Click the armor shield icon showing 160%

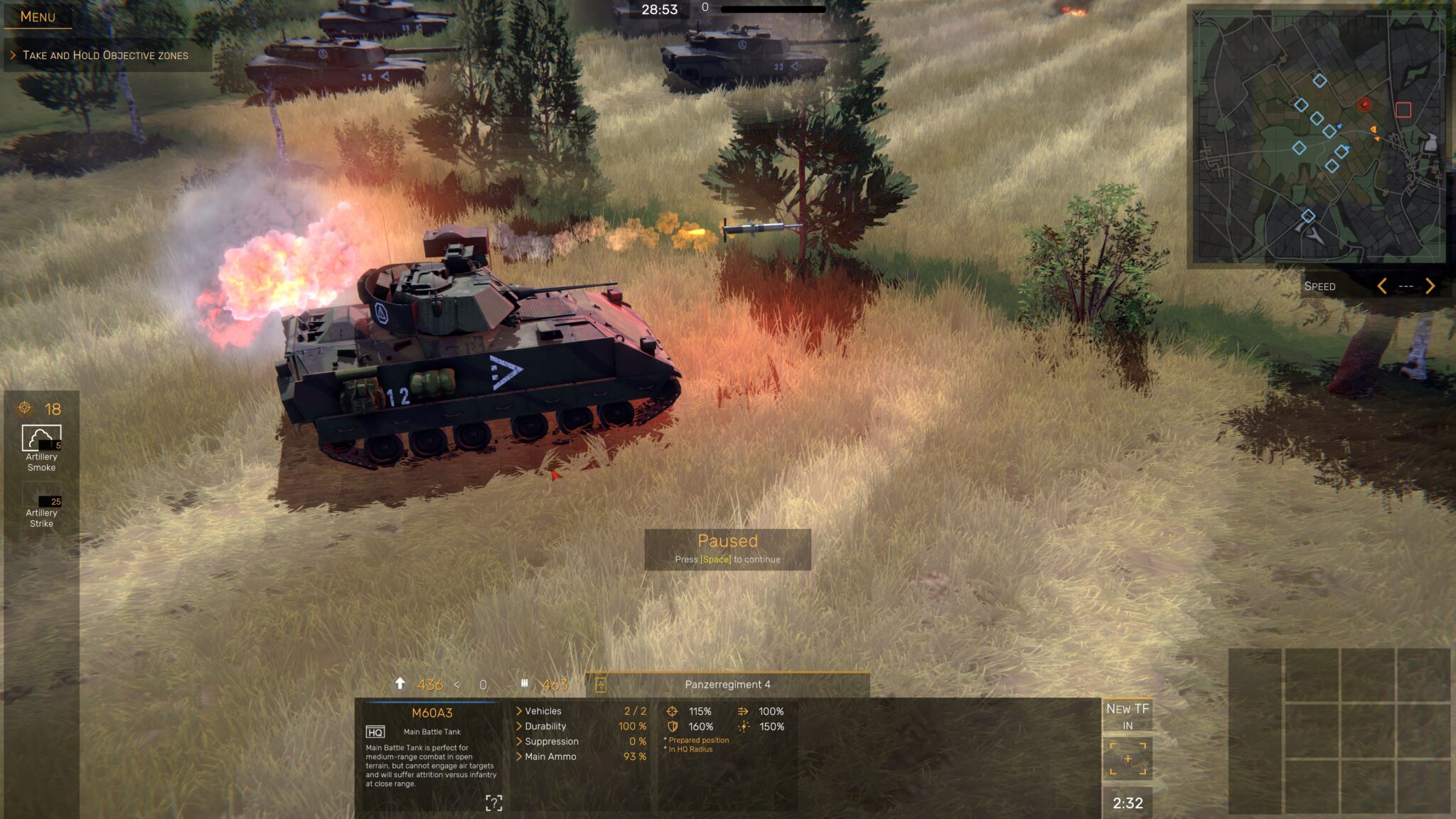673,726
